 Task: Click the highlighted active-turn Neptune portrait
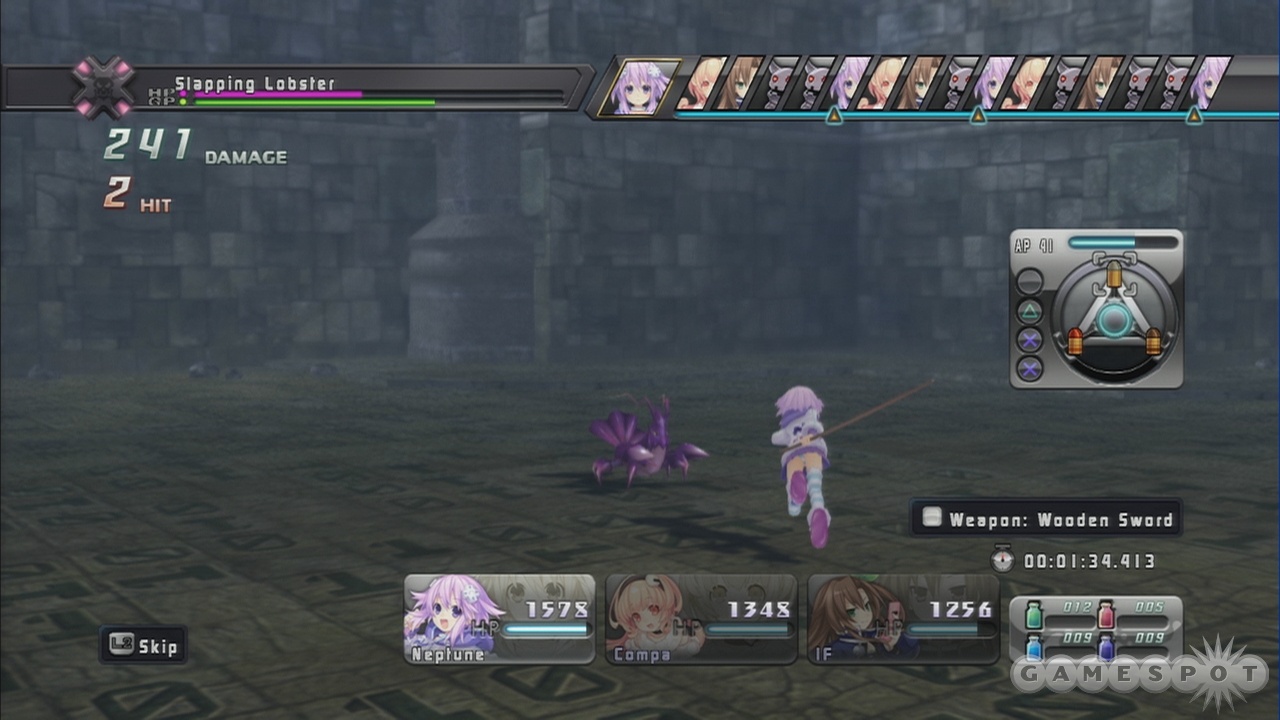pos(639,87)
